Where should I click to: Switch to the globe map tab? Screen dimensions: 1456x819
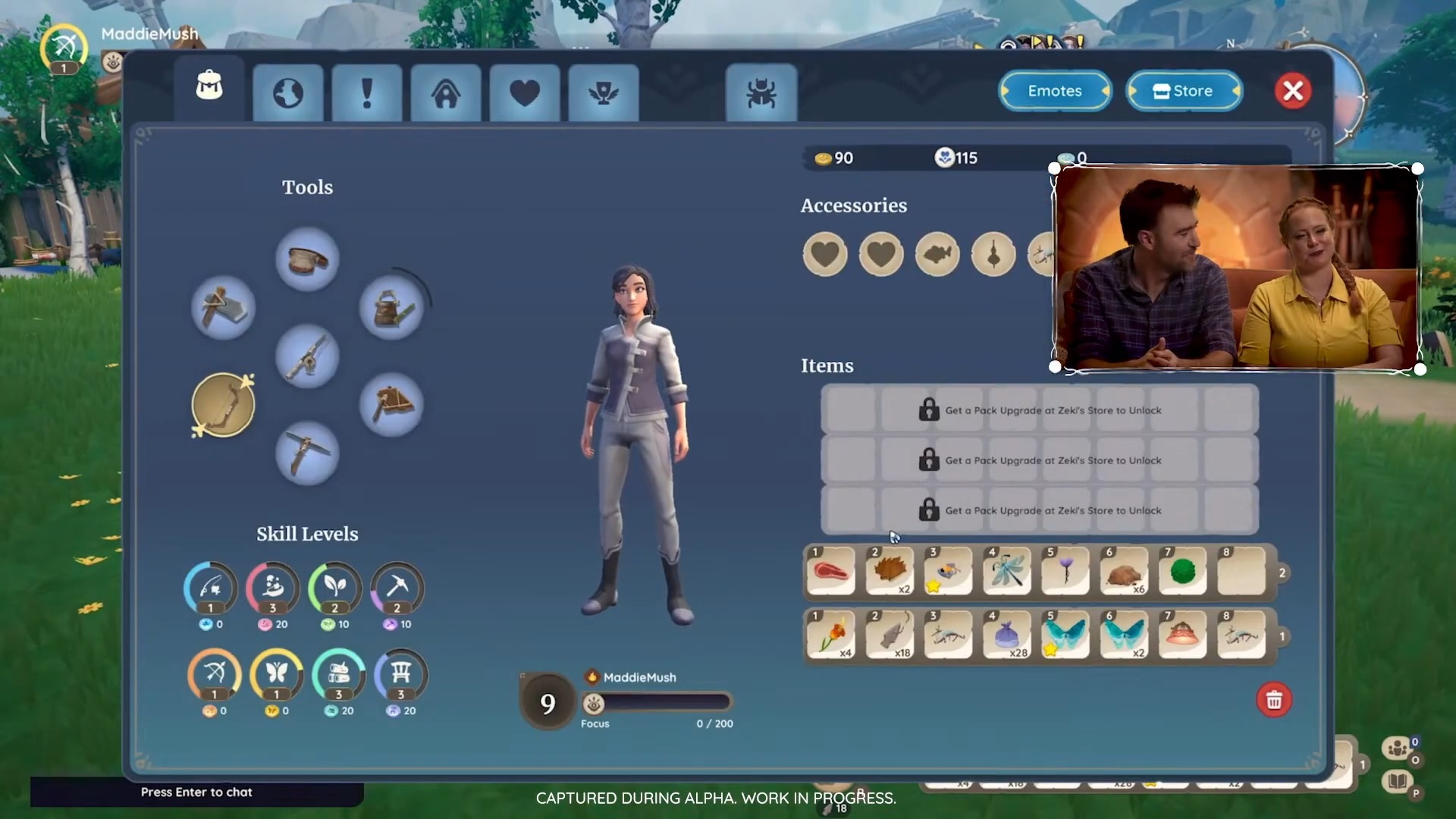[288, 93]
